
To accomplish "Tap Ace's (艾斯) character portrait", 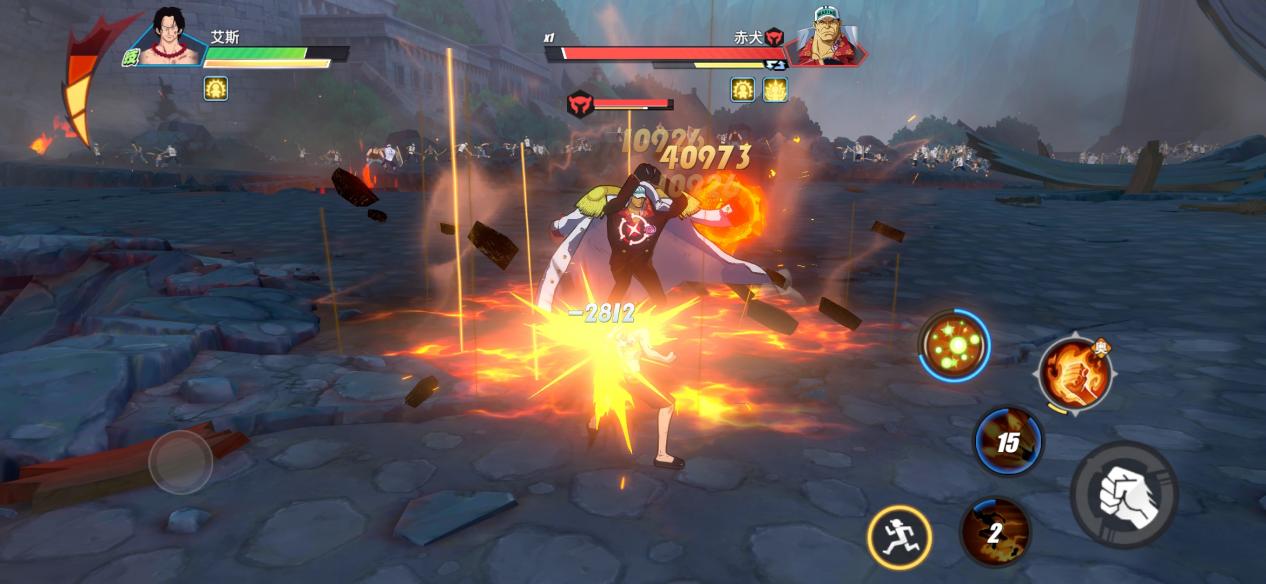I will coord(172,39).
